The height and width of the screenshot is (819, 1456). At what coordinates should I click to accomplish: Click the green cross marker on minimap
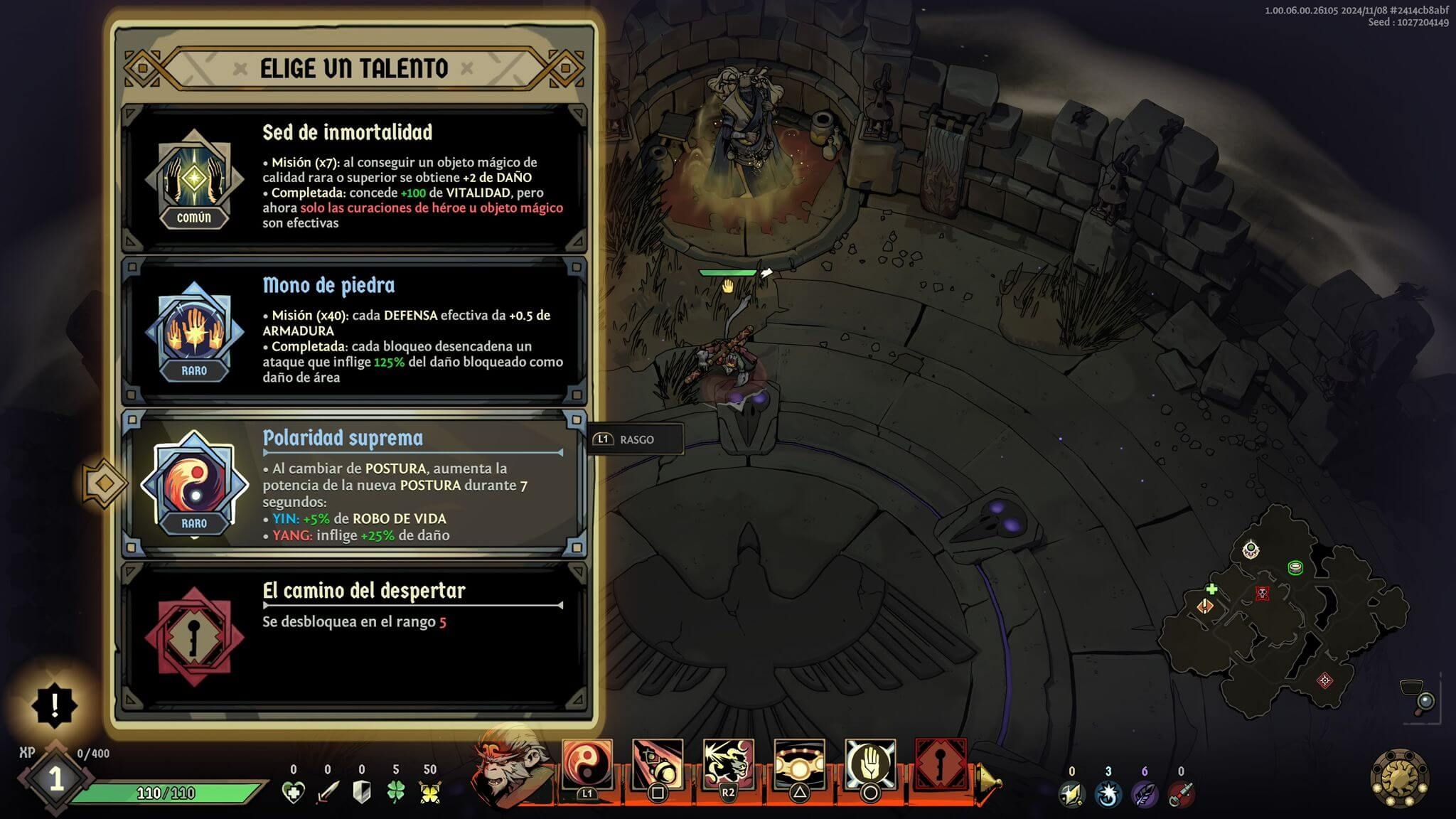coord(1211,589)
